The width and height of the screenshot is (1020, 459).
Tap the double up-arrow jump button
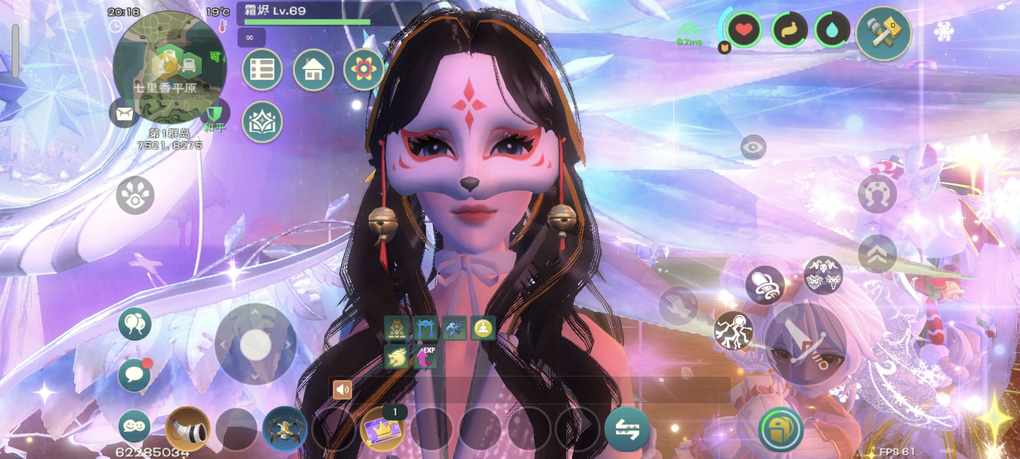[877, 253]
